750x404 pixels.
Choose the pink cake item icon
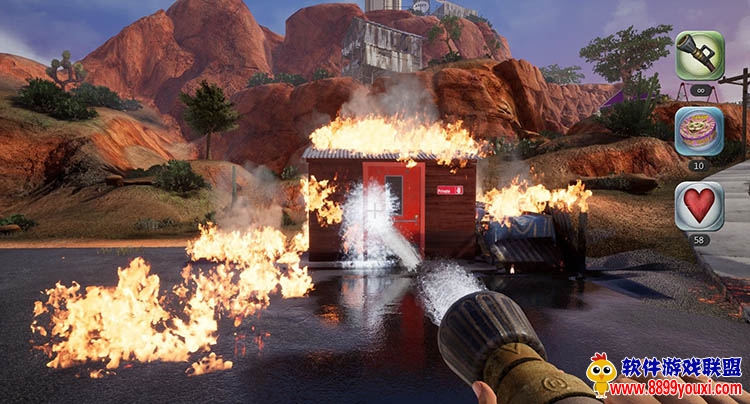coord(699,131)
